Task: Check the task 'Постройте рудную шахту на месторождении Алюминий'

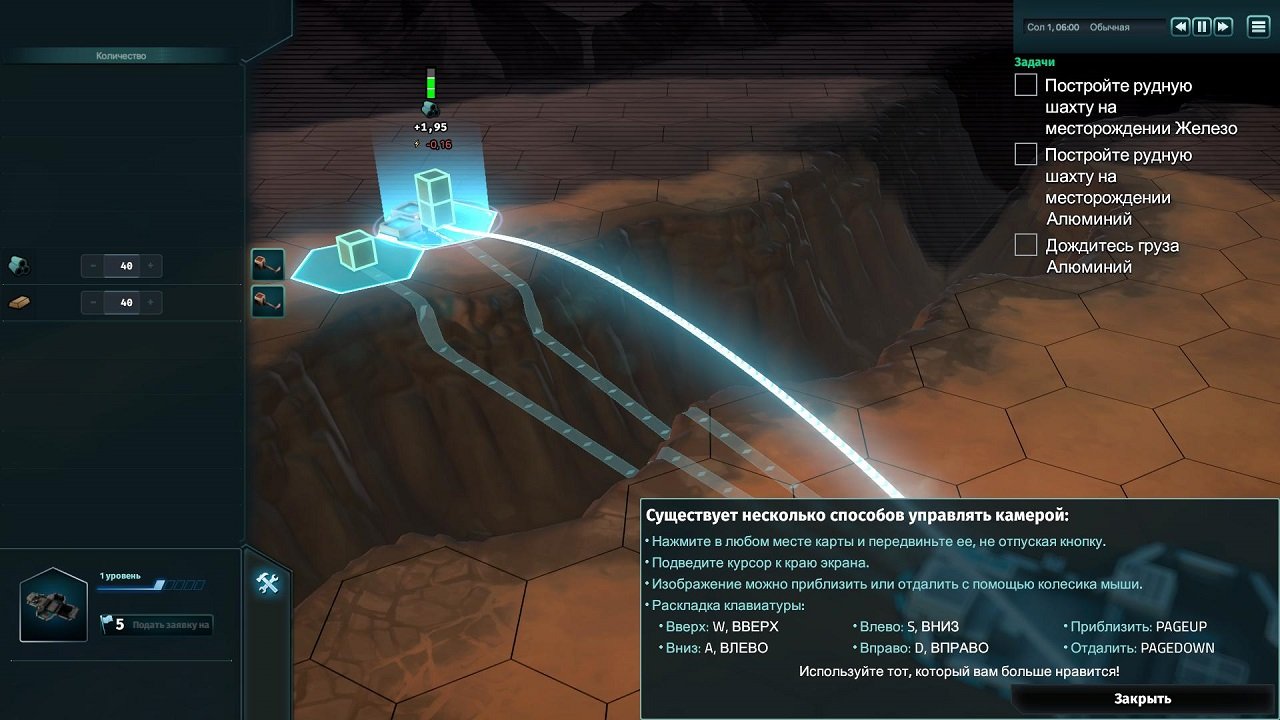Action: pyautogui.click(x=1025, y=154)
